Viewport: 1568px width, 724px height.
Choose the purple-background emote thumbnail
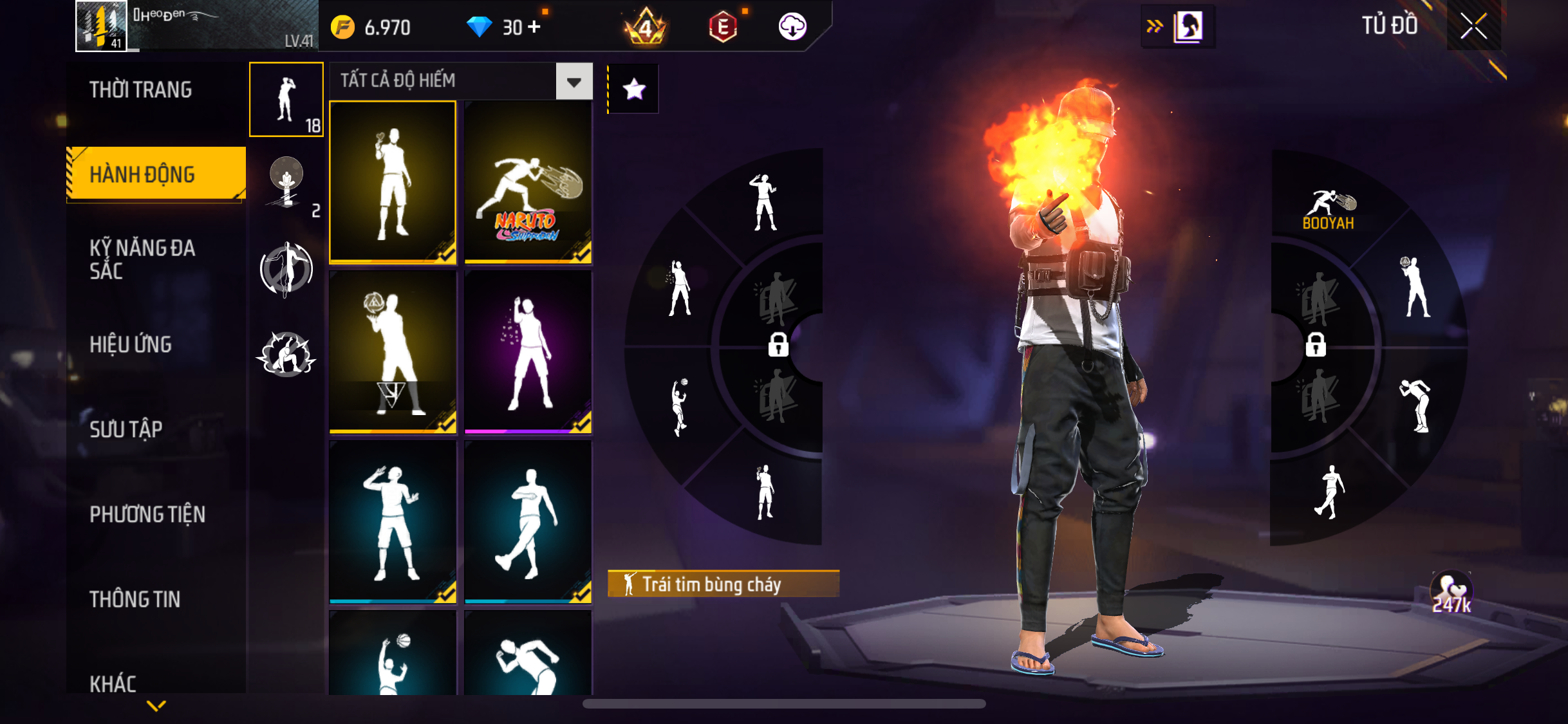pos(528,352)
